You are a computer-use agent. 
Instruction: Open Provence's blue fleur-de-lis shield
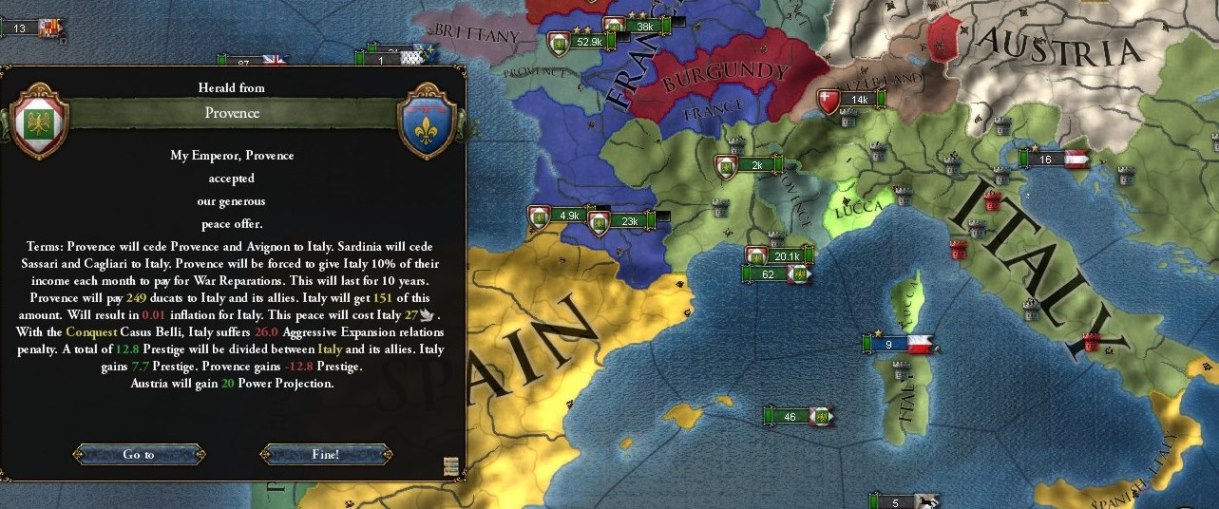(427, 122)
